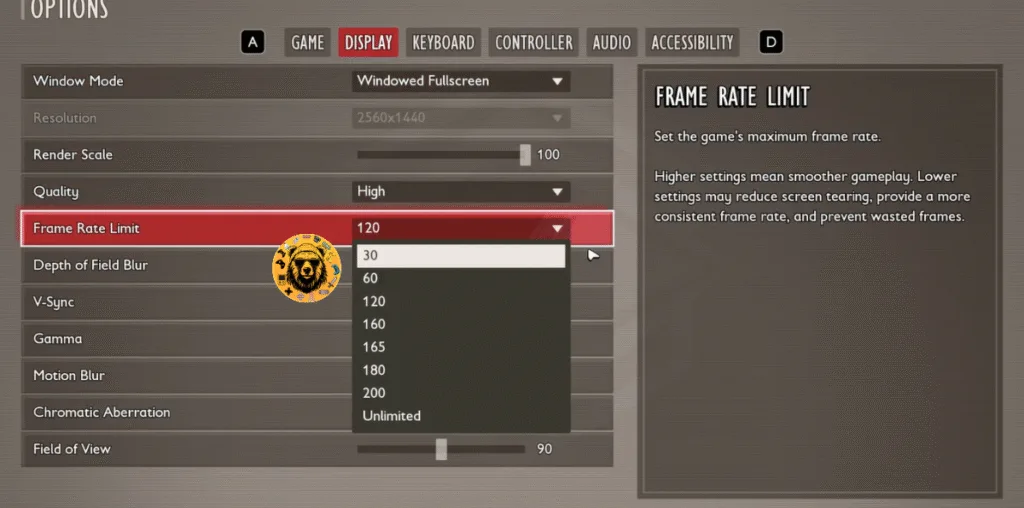Select the Depth of Field Blur row
The height and width of the screenshot is (508, 1024).
[x=150, y=265]
